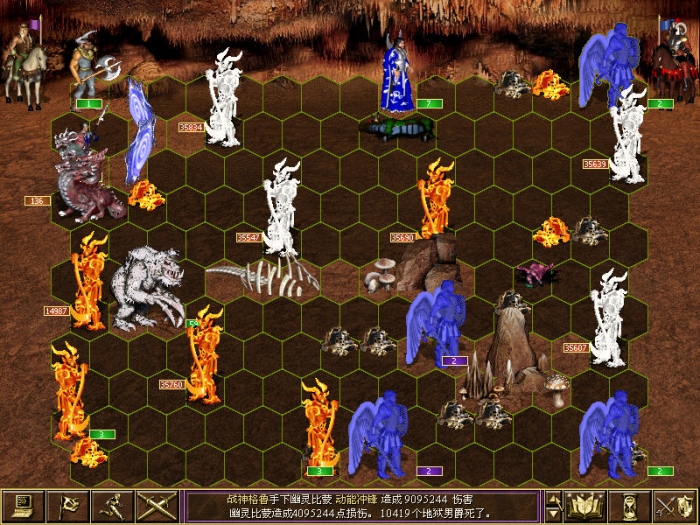Open the combat system options
Viewport: 700px width, 525px height.
pos(24,506)
